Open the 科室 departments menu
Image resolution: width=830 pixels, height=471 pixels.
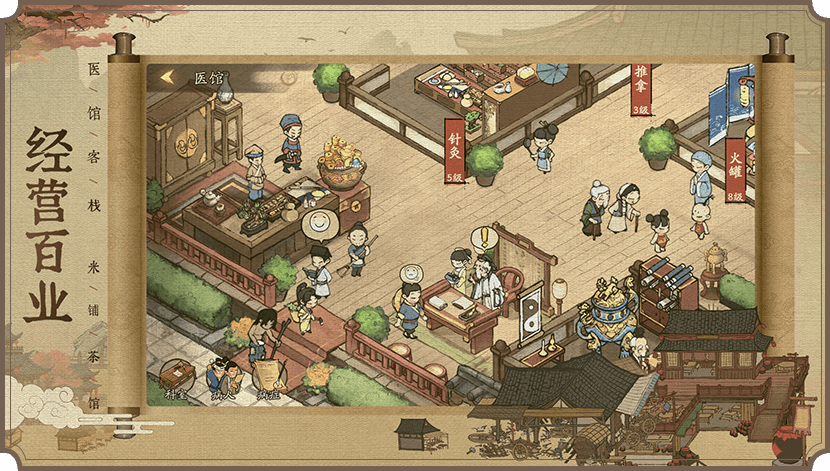pyautogui.click(x=177, y=377)
